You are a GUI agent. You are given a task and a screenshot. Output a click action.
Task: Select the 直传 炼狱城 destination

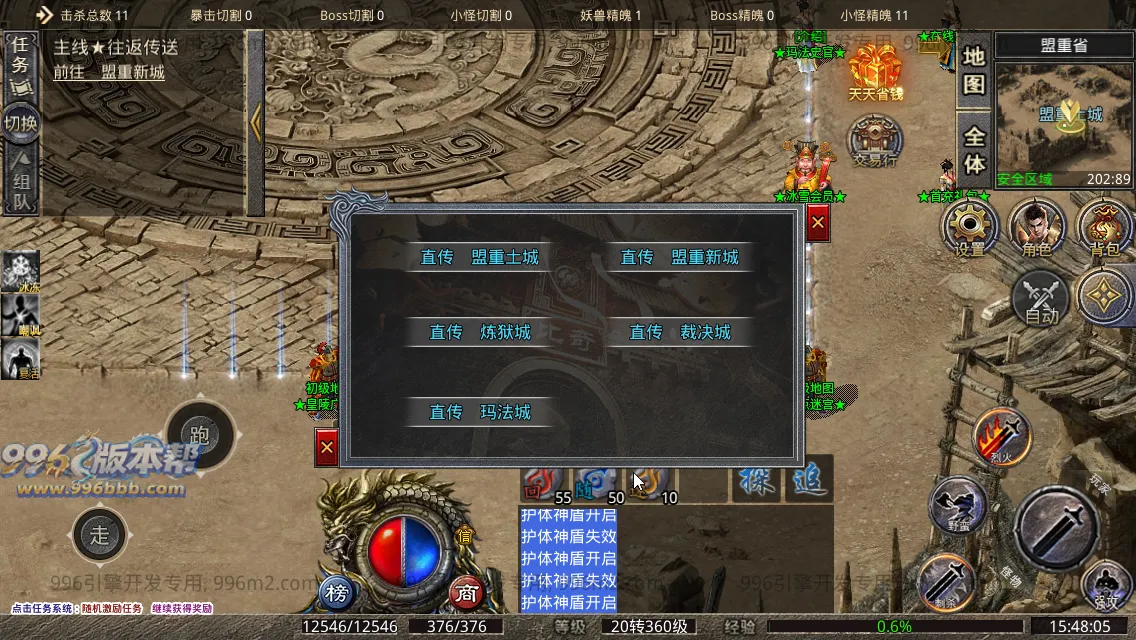click(479, 332)
